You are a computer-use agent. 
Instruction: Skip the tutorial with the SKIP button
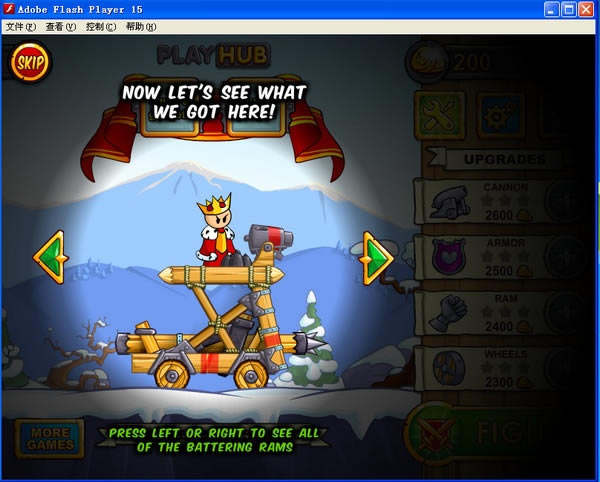[29, 62]
